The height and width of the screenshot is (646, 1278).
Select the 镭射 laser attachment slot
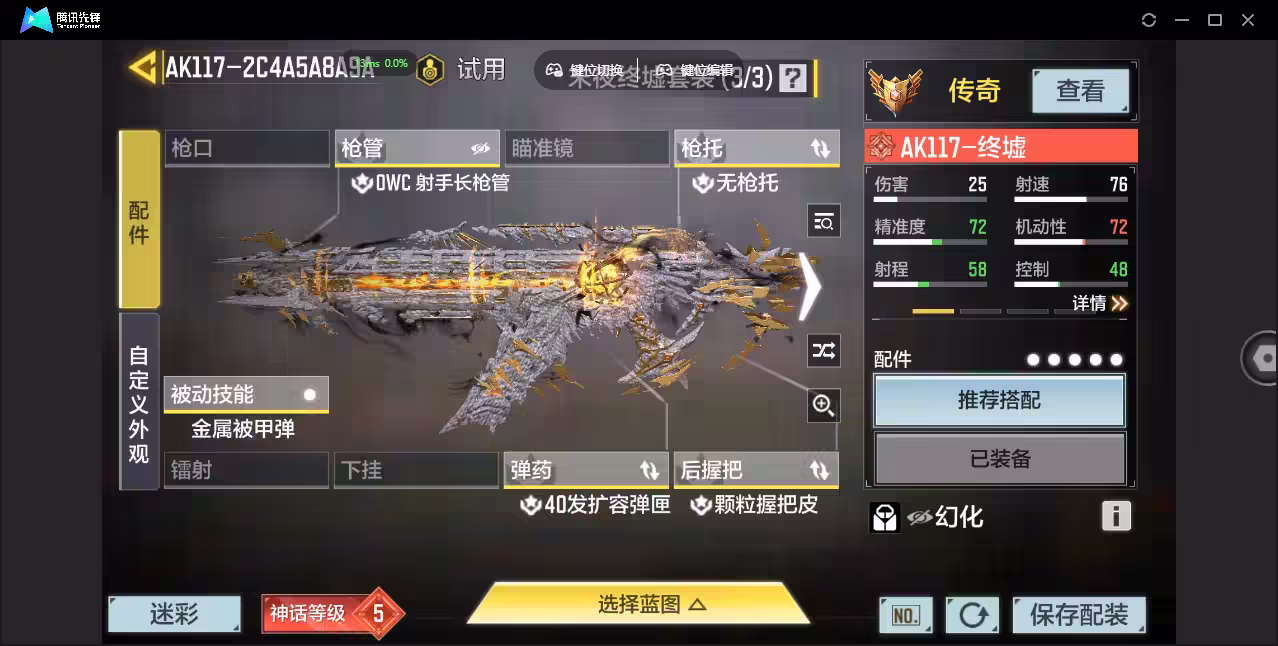click(246, 470)
